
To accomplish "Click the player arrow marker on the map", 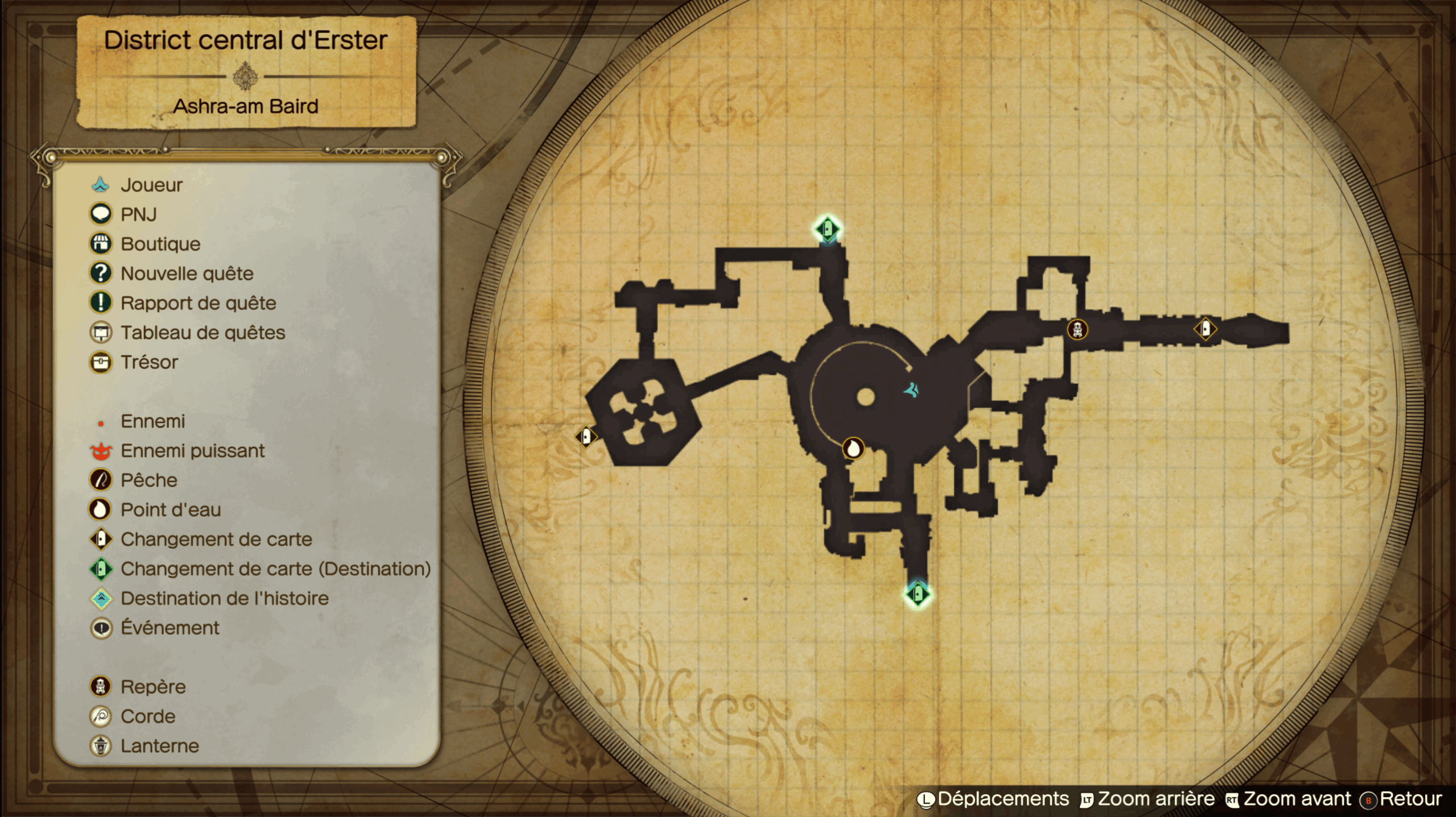I will (912, 390).
